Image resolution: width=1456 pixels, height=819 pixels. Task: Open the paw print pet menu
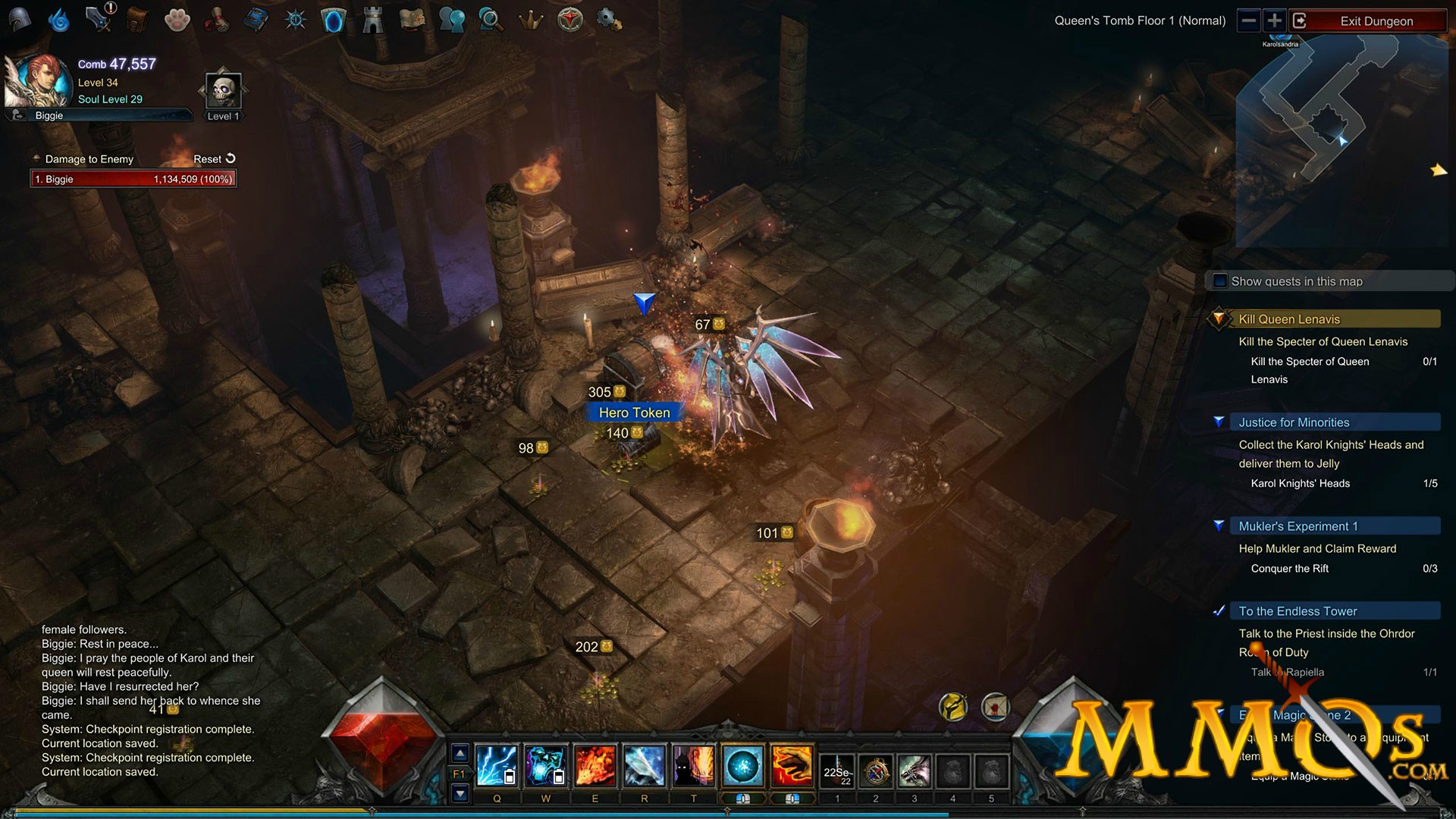click(x=177, y=20)
